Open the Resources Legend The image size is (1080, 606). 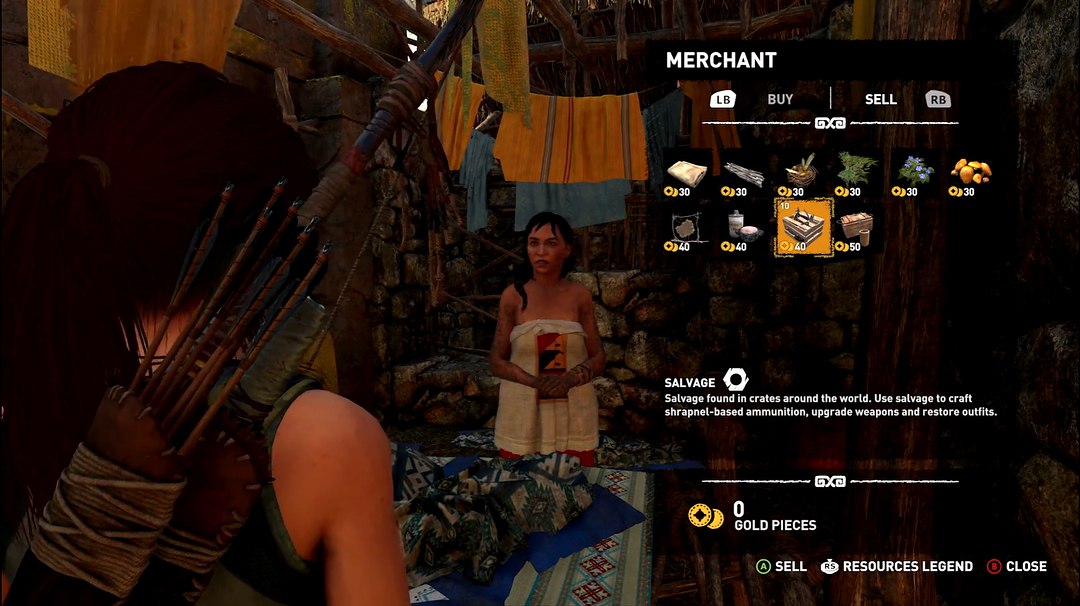pyautogui.click(x=896, y=566)
